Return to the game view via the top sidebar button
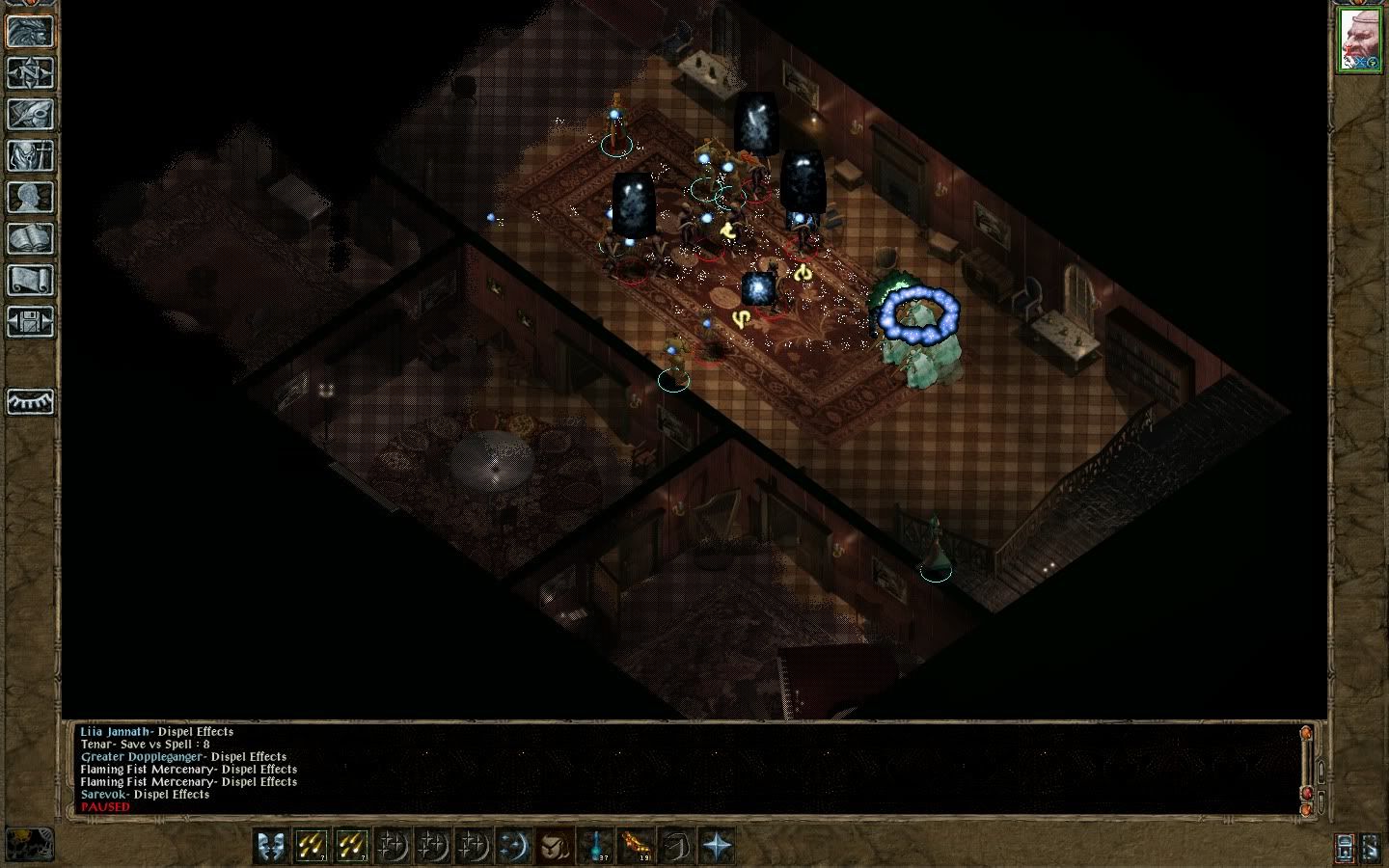 point(30,31)
